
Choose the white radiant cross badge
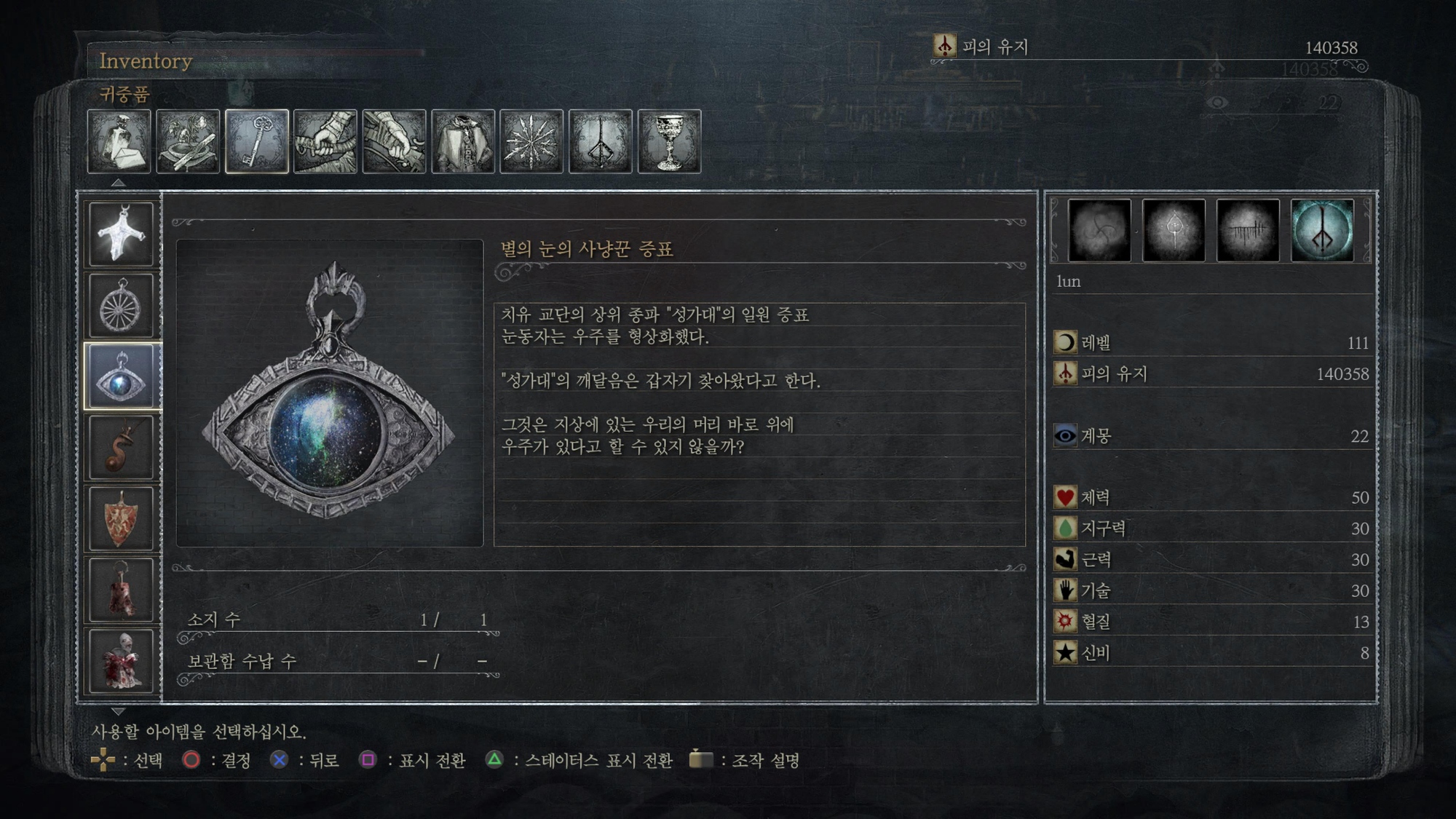coord(122,234)
